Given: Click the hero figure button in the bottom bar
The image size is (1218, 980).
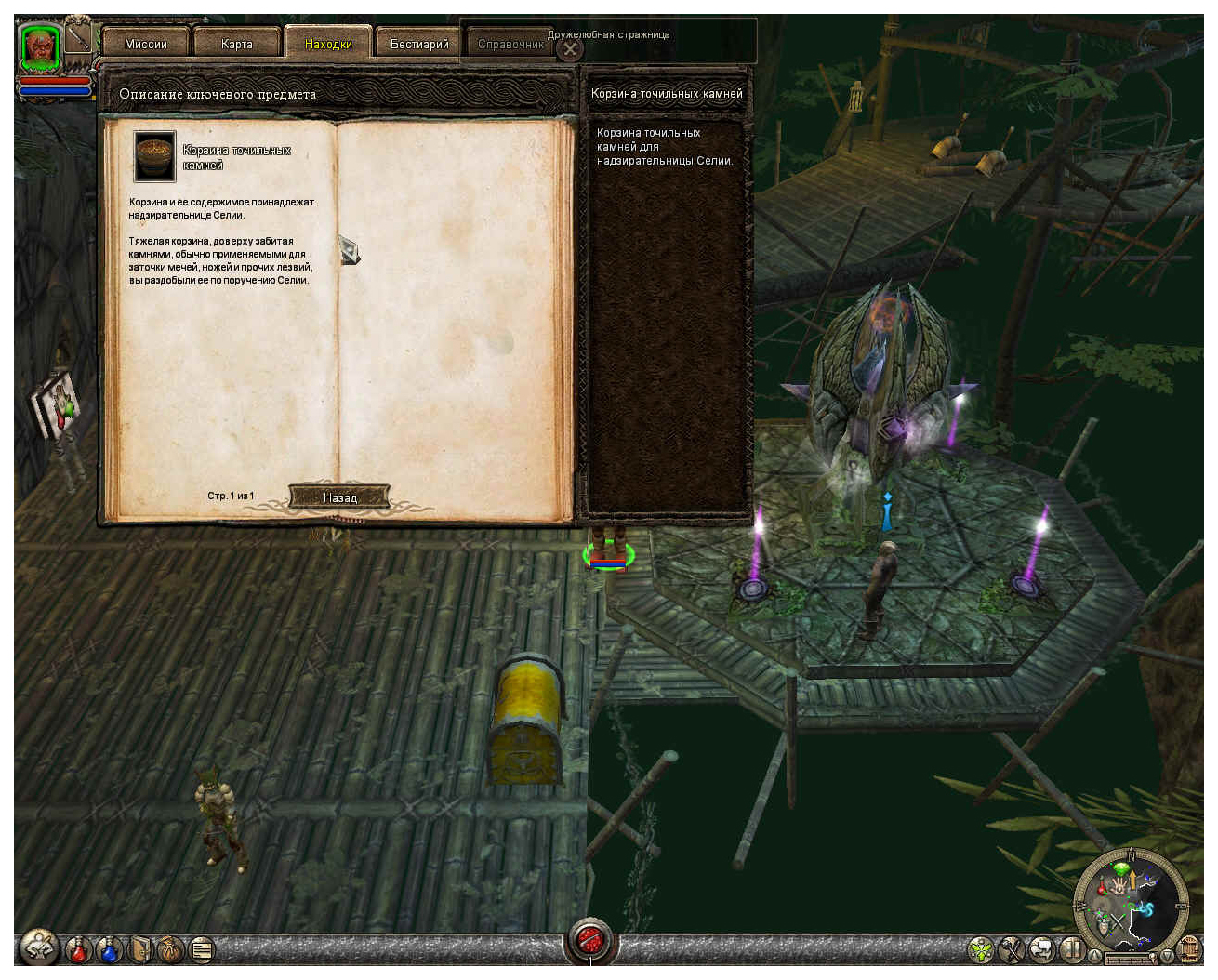Looking at the screenshot, I should coord(39,948).
